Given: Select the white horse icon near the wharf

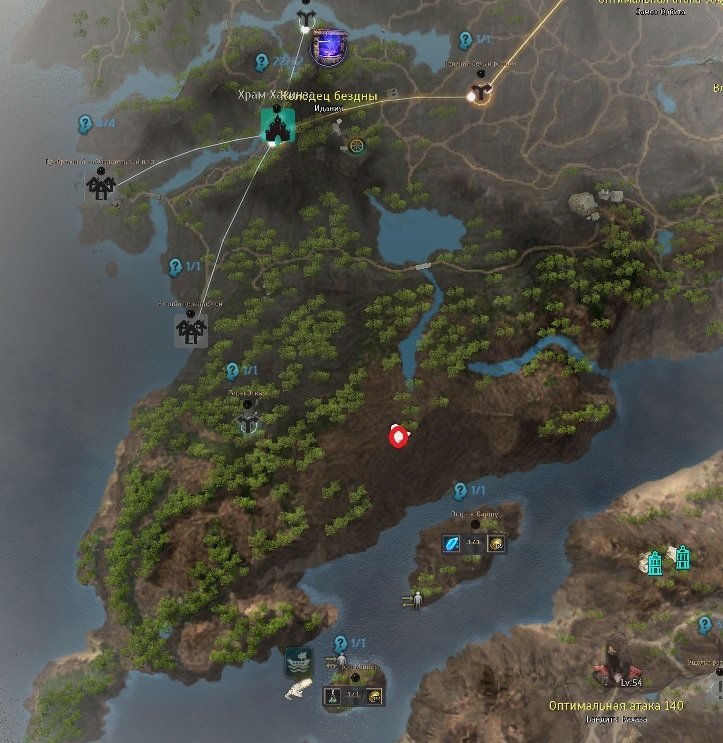Looking at the screenshot, I should pyautogui.click(x=298, y=689).
